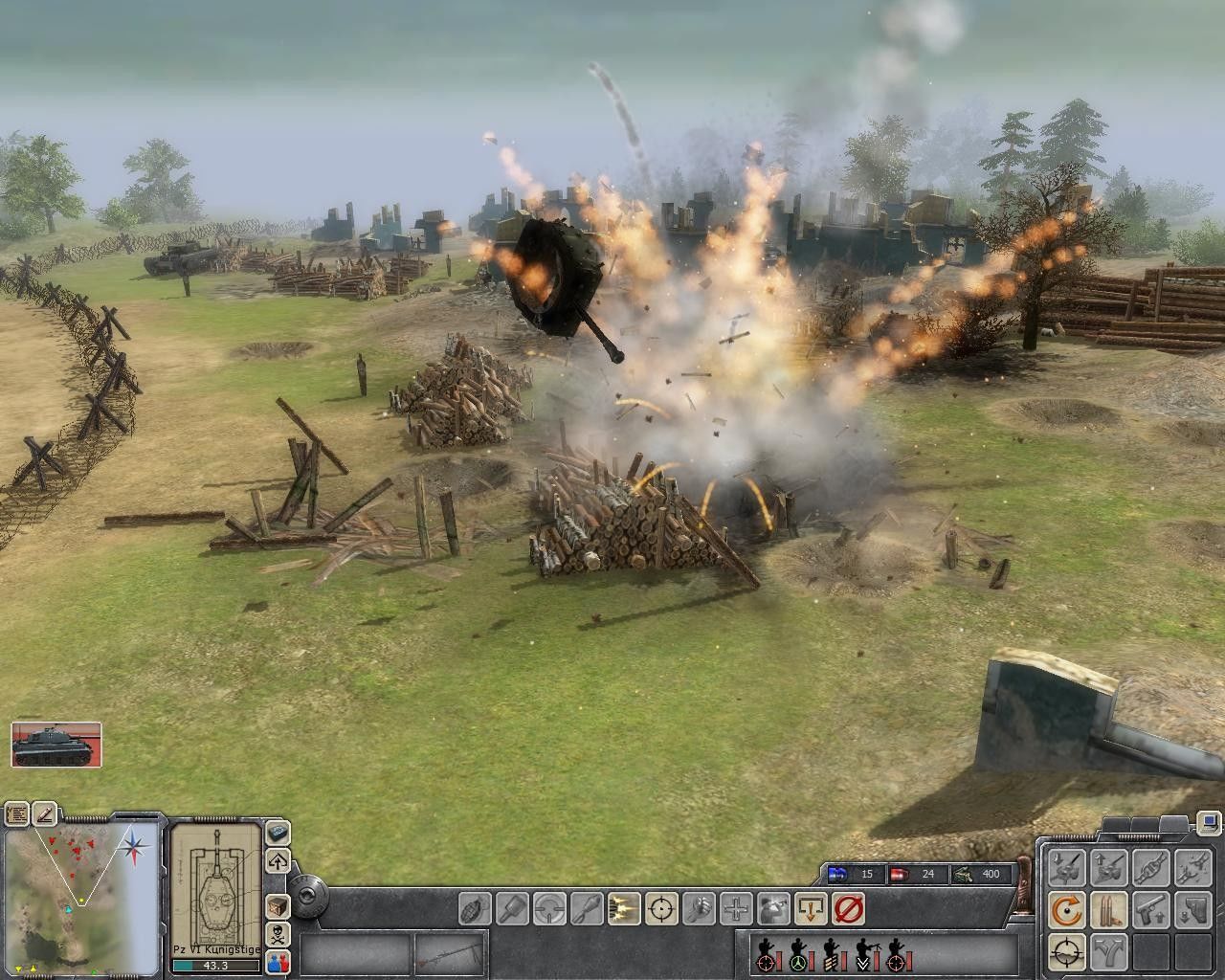Image resolution: width=1225 pixels, height=980 pixels.
Task: Activate the crosshair over terrain command
Action: 1067,951
